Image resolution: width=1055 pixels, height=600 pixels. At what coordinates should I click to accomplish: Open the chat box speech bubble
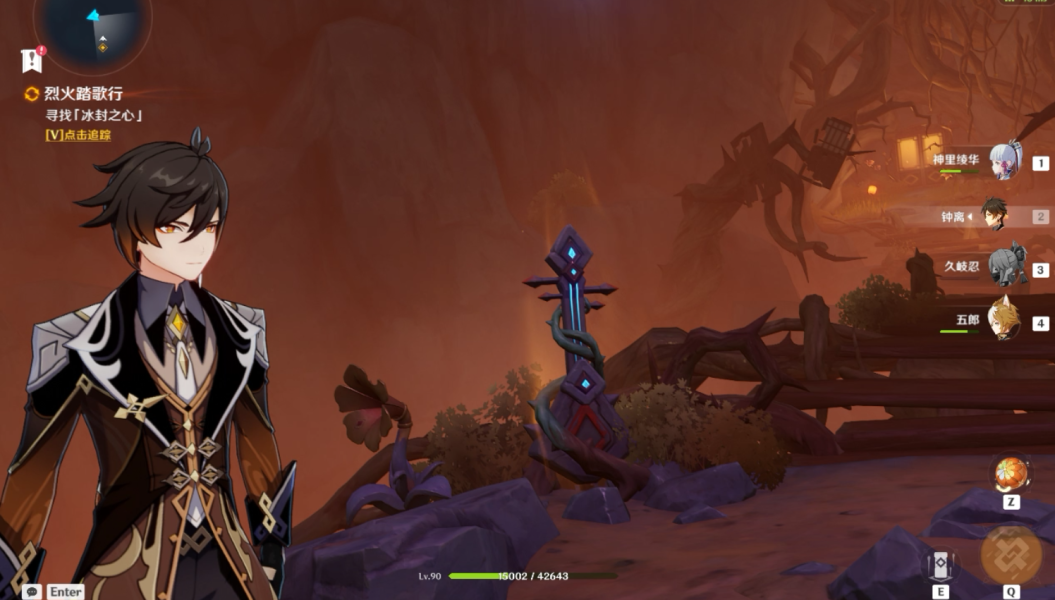tap(33, 591)
